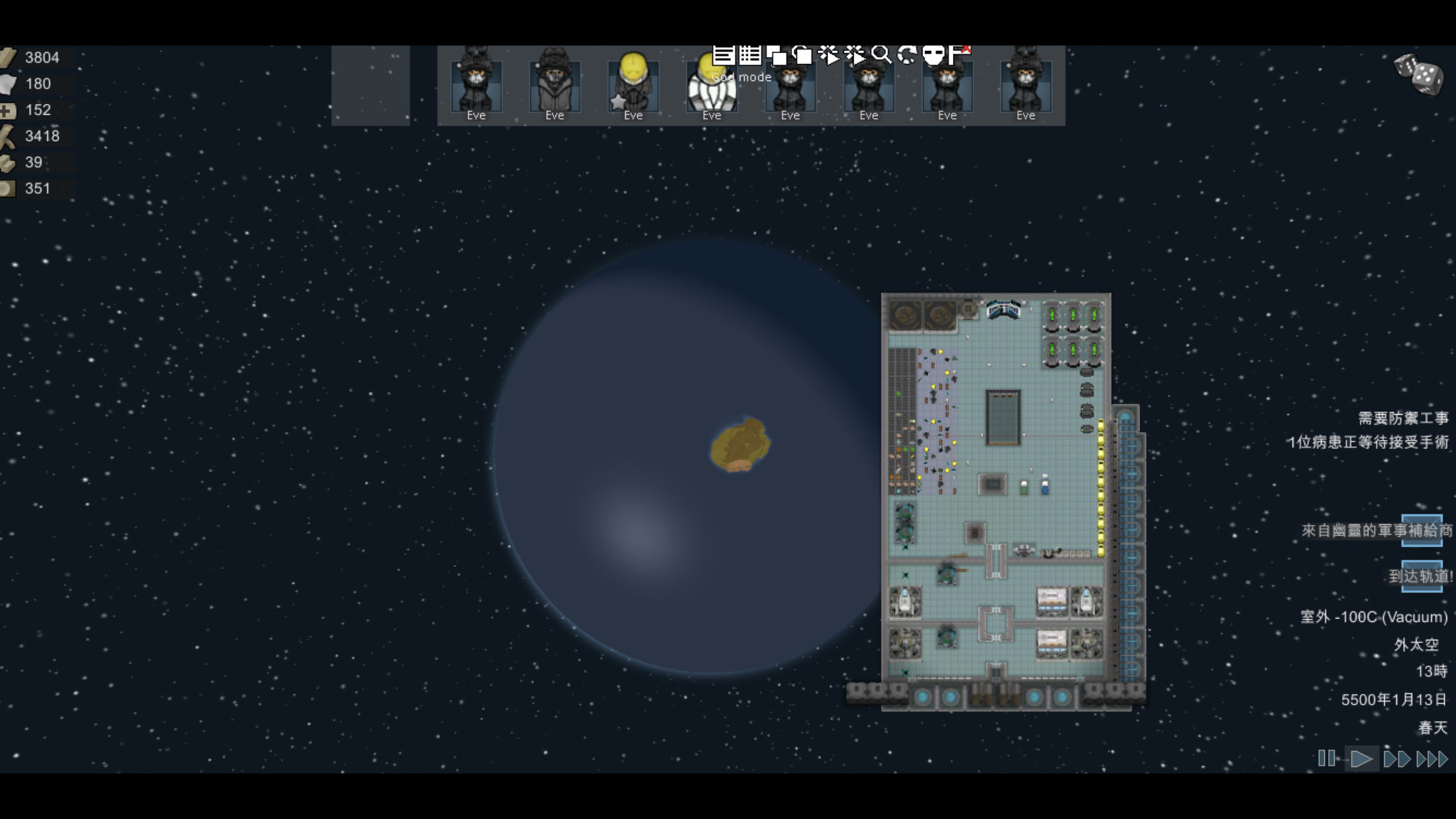Open the 到达轨道! letter notification
This screenshot has width=1456, height=819.
[1421, 576]
